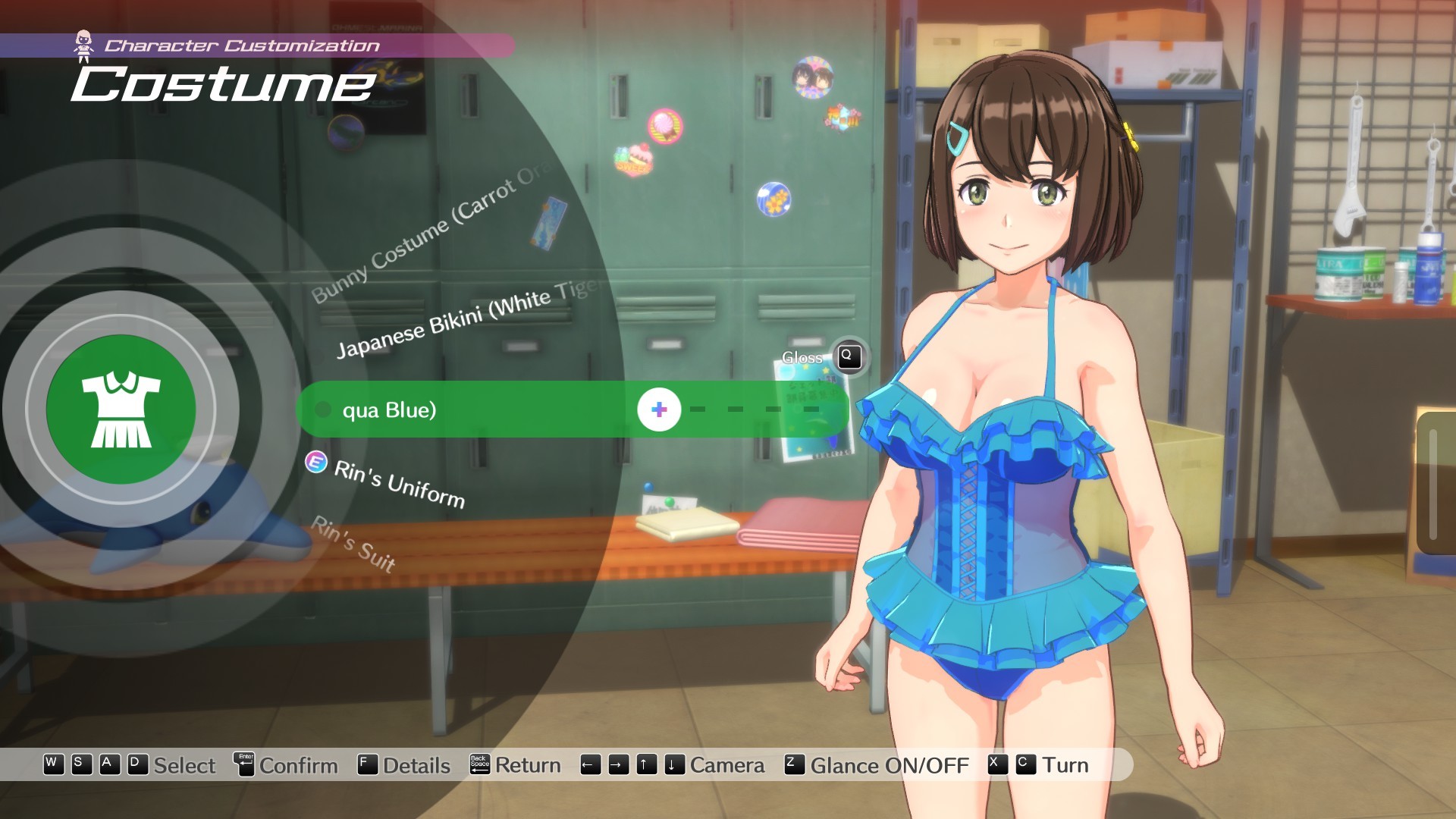Click the plus color-variation button
Screen dimensions: 1456x819
tap(659, 409)
